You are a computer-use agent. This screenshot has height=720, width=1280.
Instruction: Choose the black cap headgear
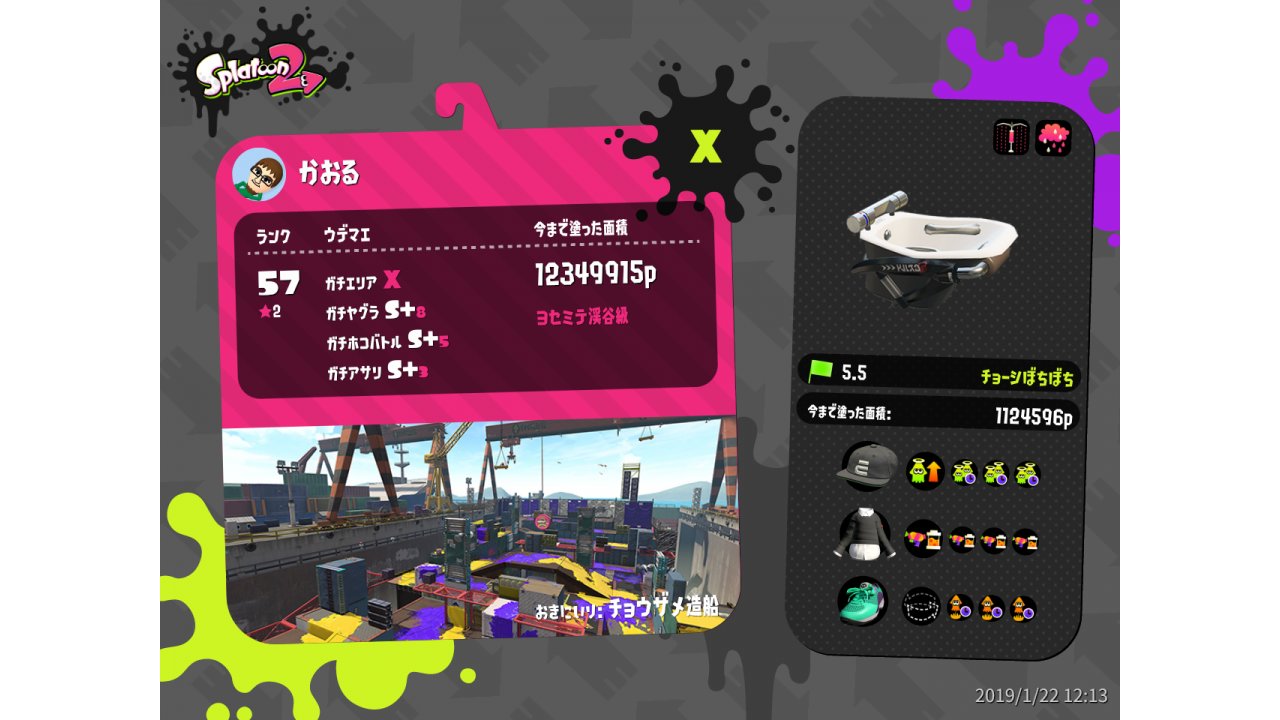867,466
